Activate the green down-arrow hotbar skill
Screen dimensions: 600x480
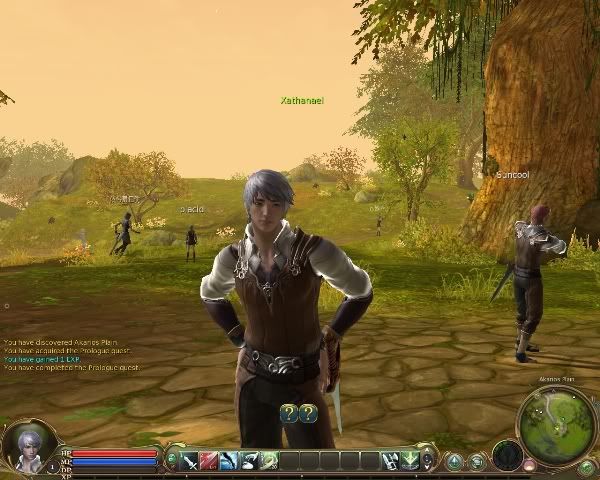(410, 460)
